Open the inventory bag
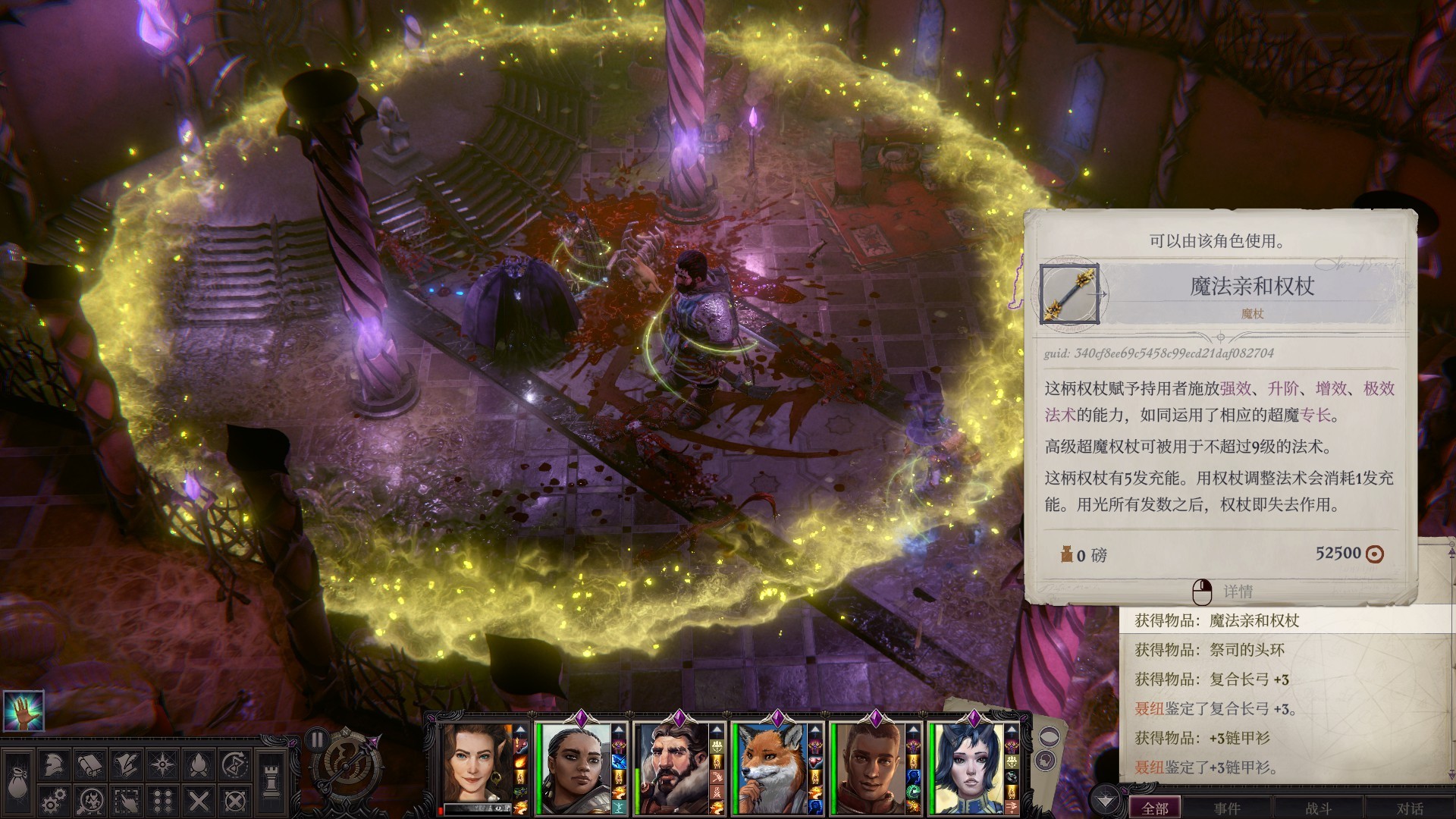1456x819 pixels. click(17, 785)
